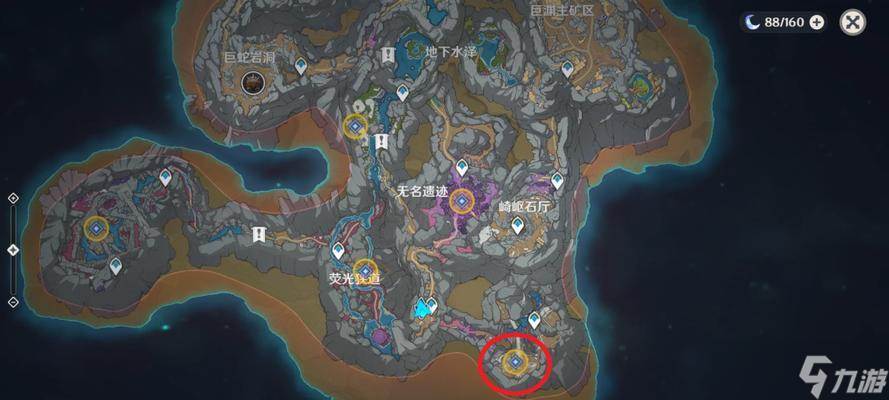Pick the gold-ringed marker above 荧光狭道 label

tap(365, 271)
